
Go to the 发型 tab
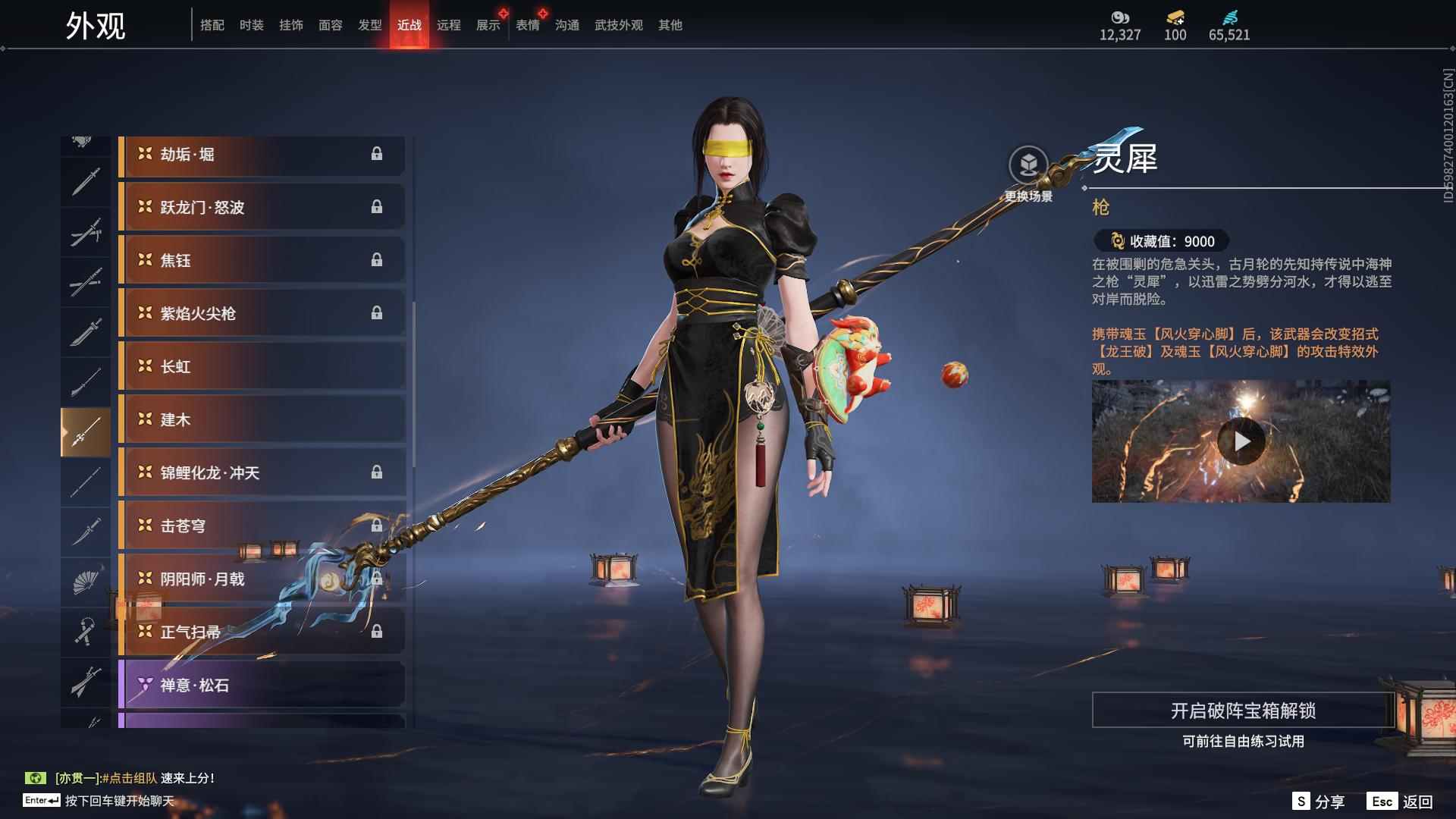(370, 25)
